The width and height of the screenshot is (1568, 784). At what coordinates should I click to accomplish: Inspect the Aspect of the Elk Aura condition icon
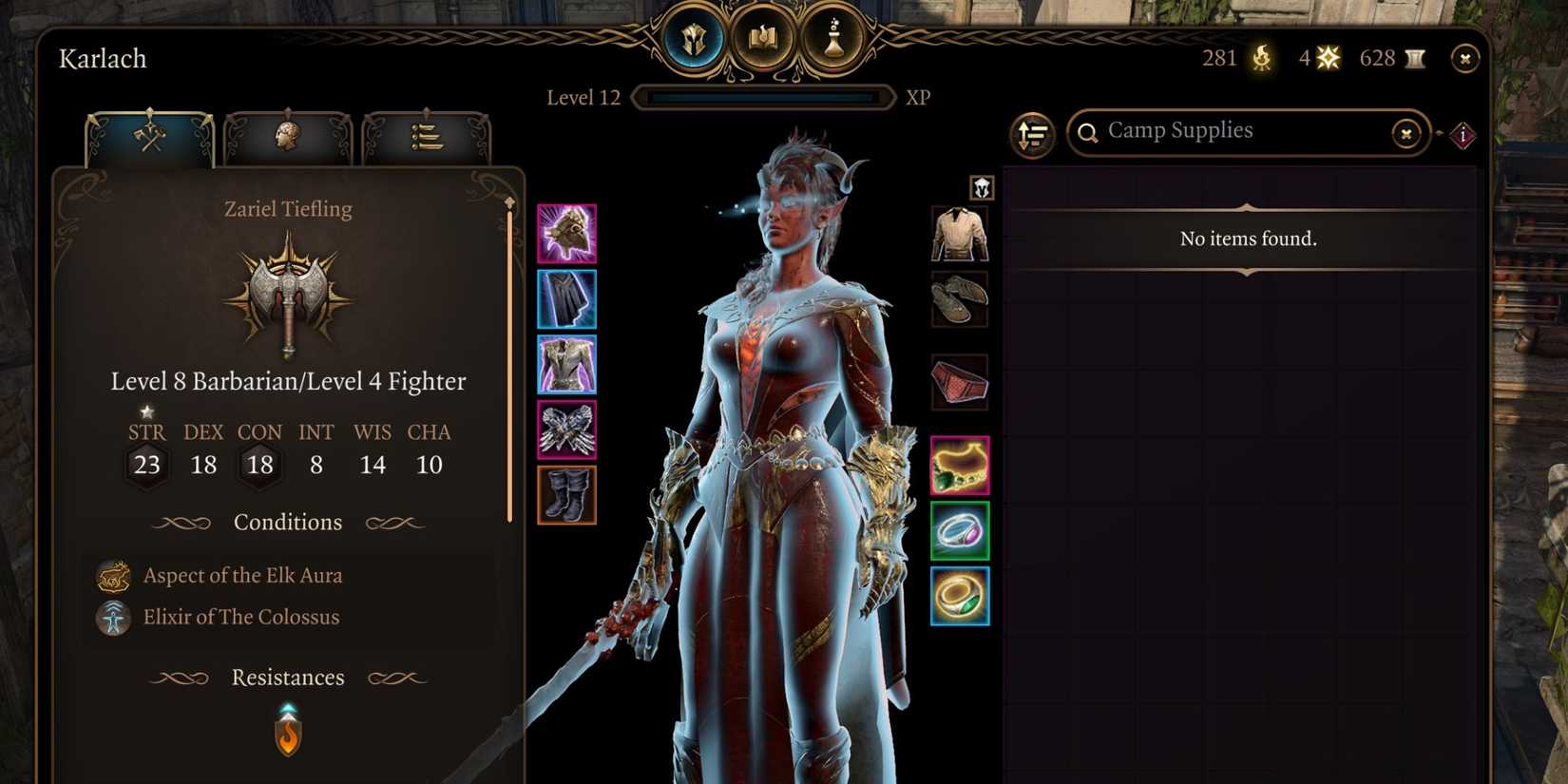[112, 575]
